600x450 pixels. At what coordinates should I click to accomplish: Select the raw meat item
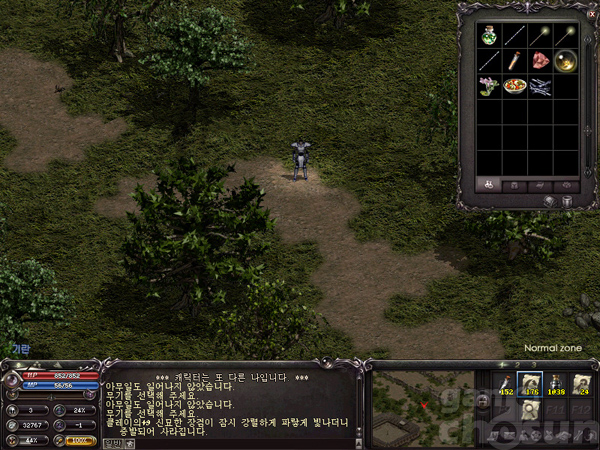[x=541, y=61]
